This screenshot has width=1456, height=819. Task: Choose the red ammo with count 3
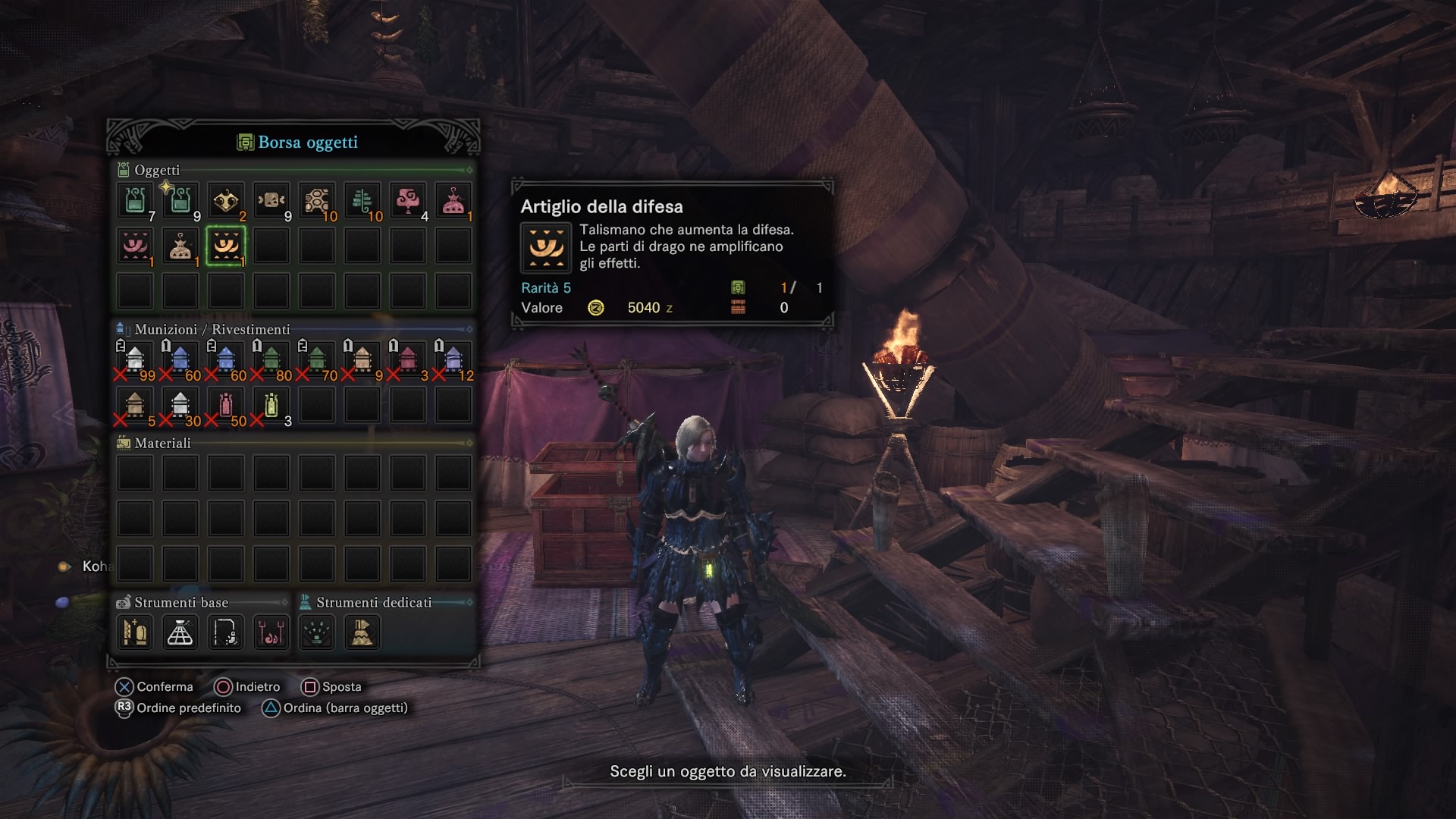(x=408, y=359)
